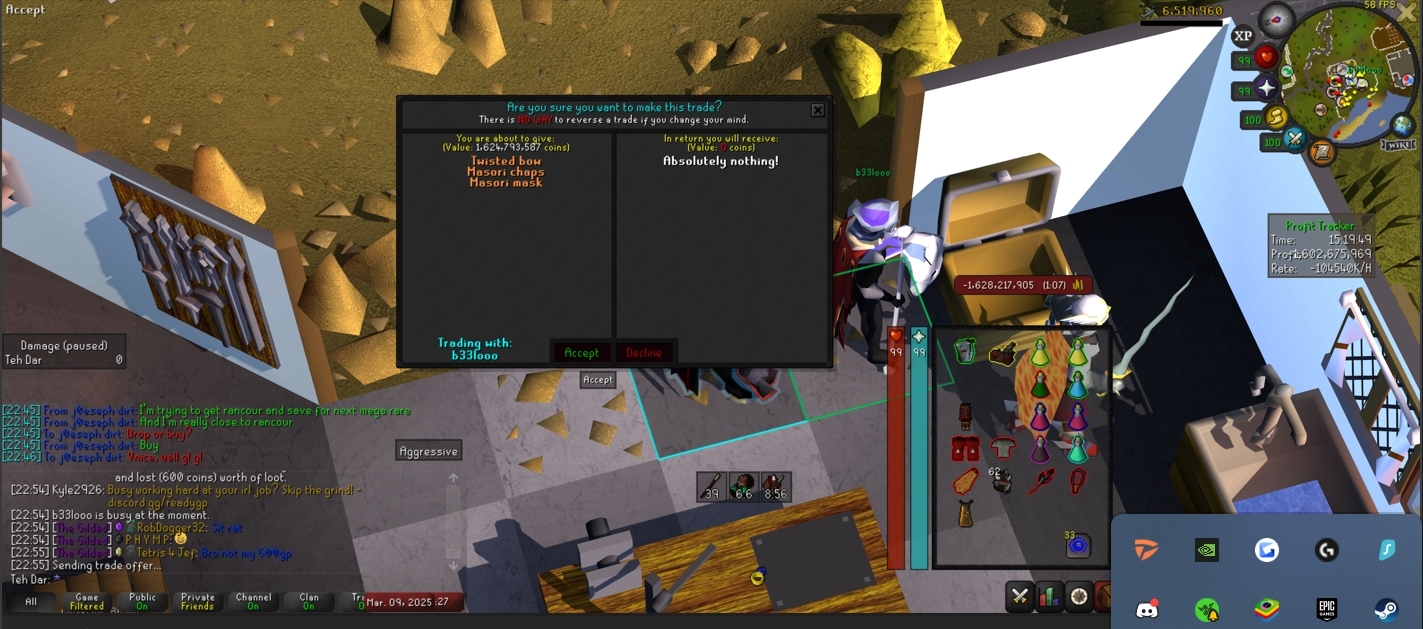This screenshot has height=629, width=1423.
Task: Toggle the run energy orb
Action: pos(1276,118)
